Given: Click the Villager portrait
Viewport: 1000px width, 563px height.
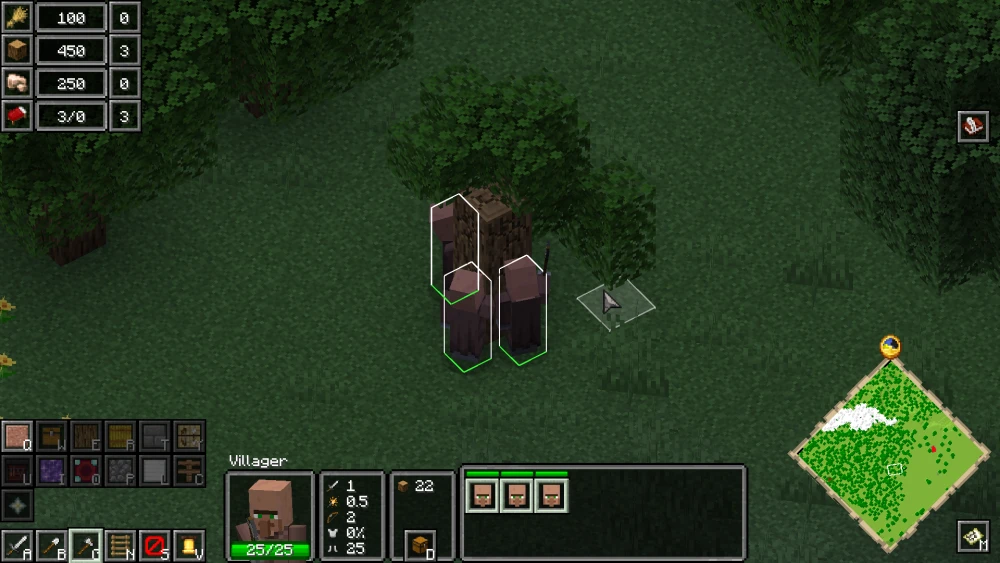Looking at the screenshot, I should pyautogui.click(x=269, y=510).
